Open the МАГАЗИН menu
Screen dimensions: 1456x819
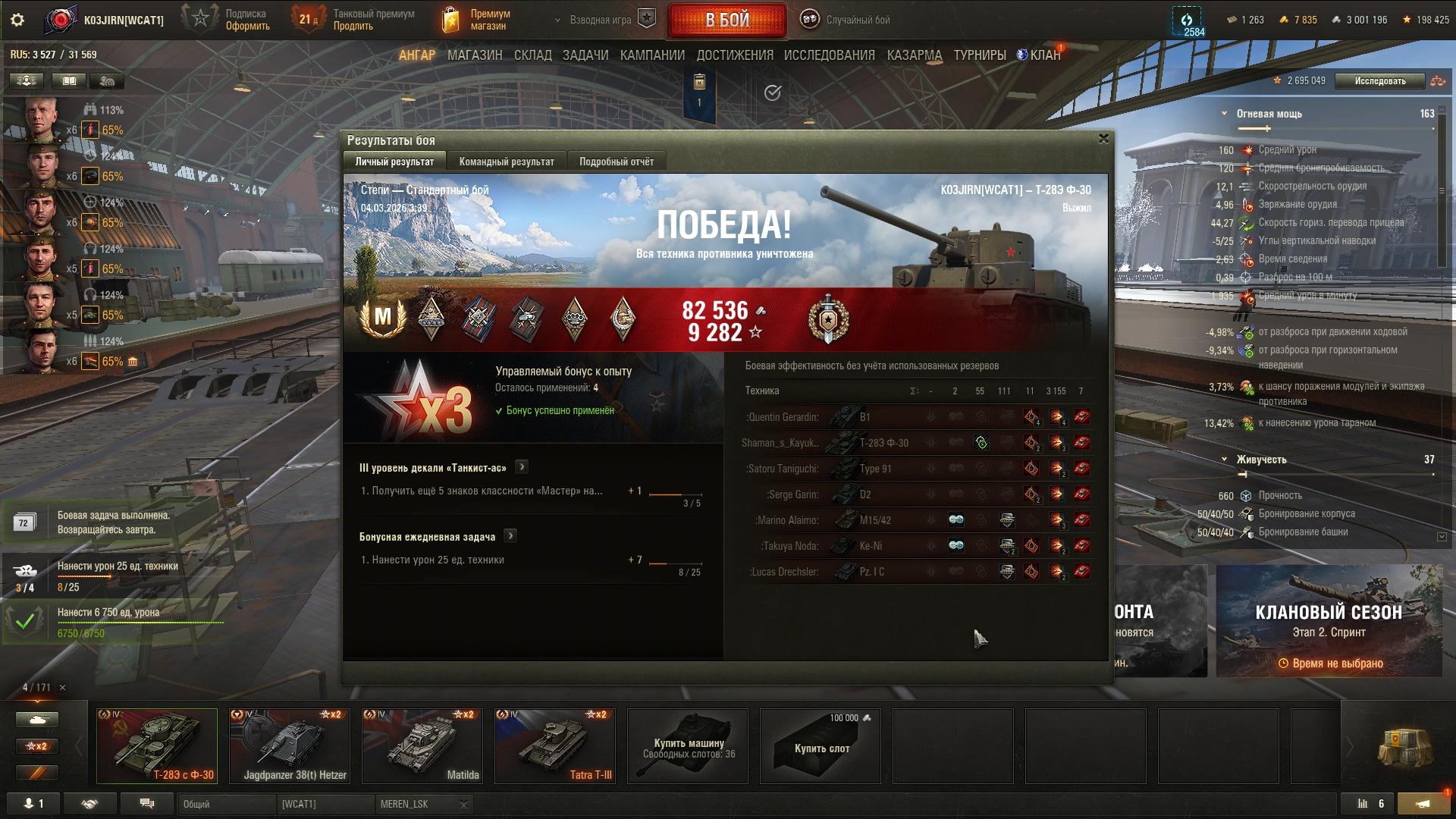point(475,55)
